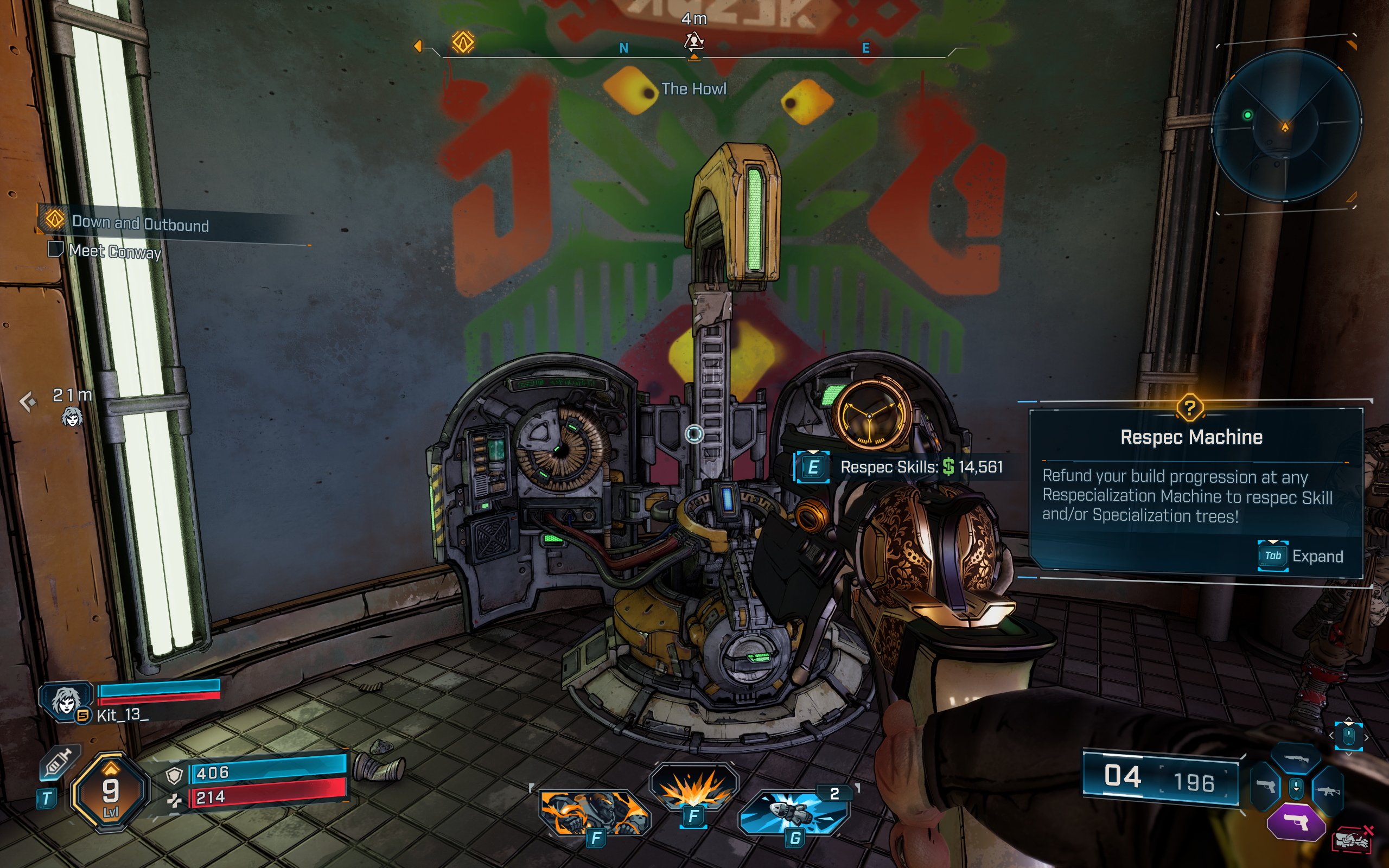Screen dimensions: 1389x868
Task: Activate the flaming armored fist action skill
Action: point(595,812)
